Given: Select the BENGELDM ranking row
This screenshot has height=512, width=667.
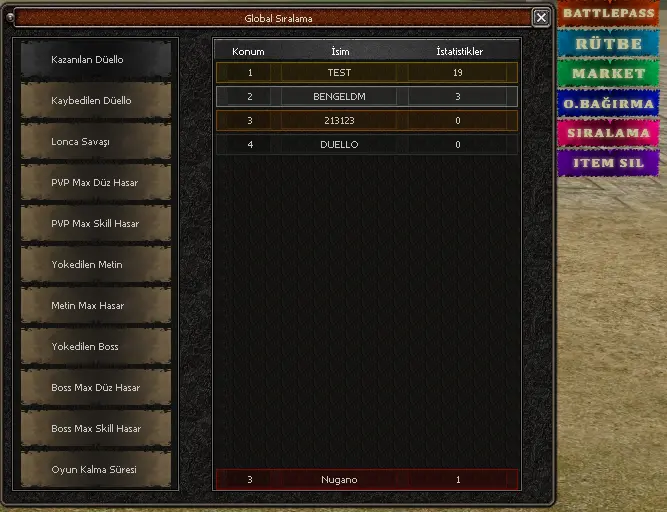Looking at the screenshot, I should pyautogui.click(x=366, y=97).
